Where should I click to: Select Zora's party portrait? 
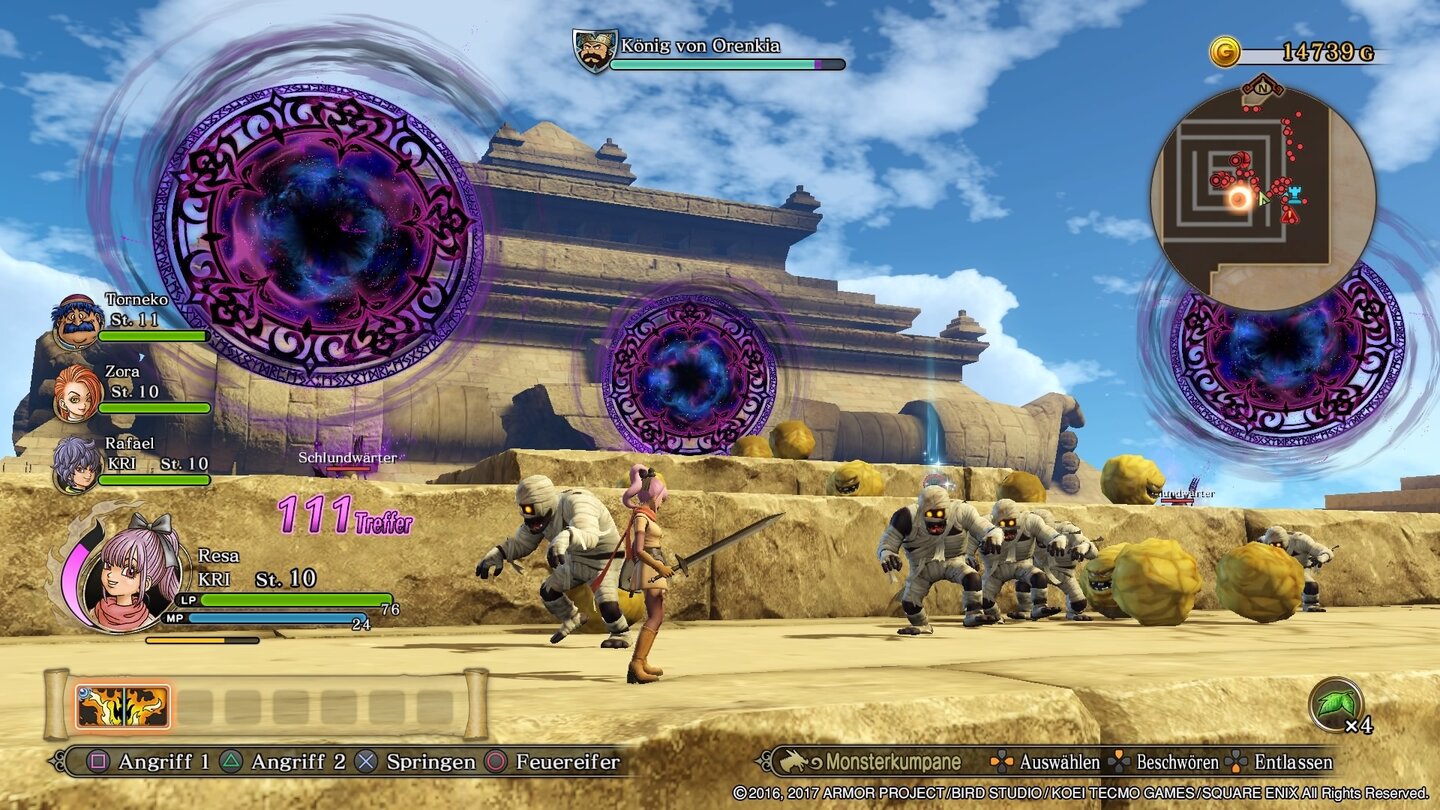pos(77,393)
